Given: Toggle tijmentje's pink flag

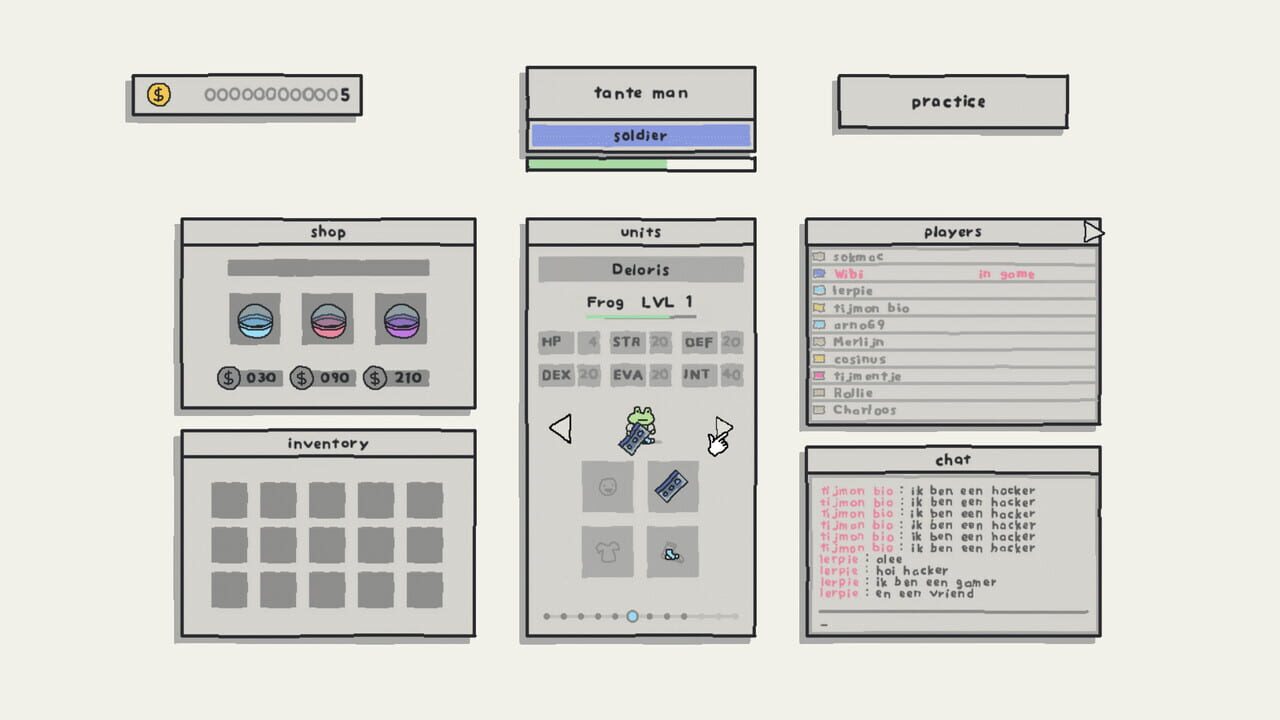Looking at the screenshot, I should pos(820,375).
